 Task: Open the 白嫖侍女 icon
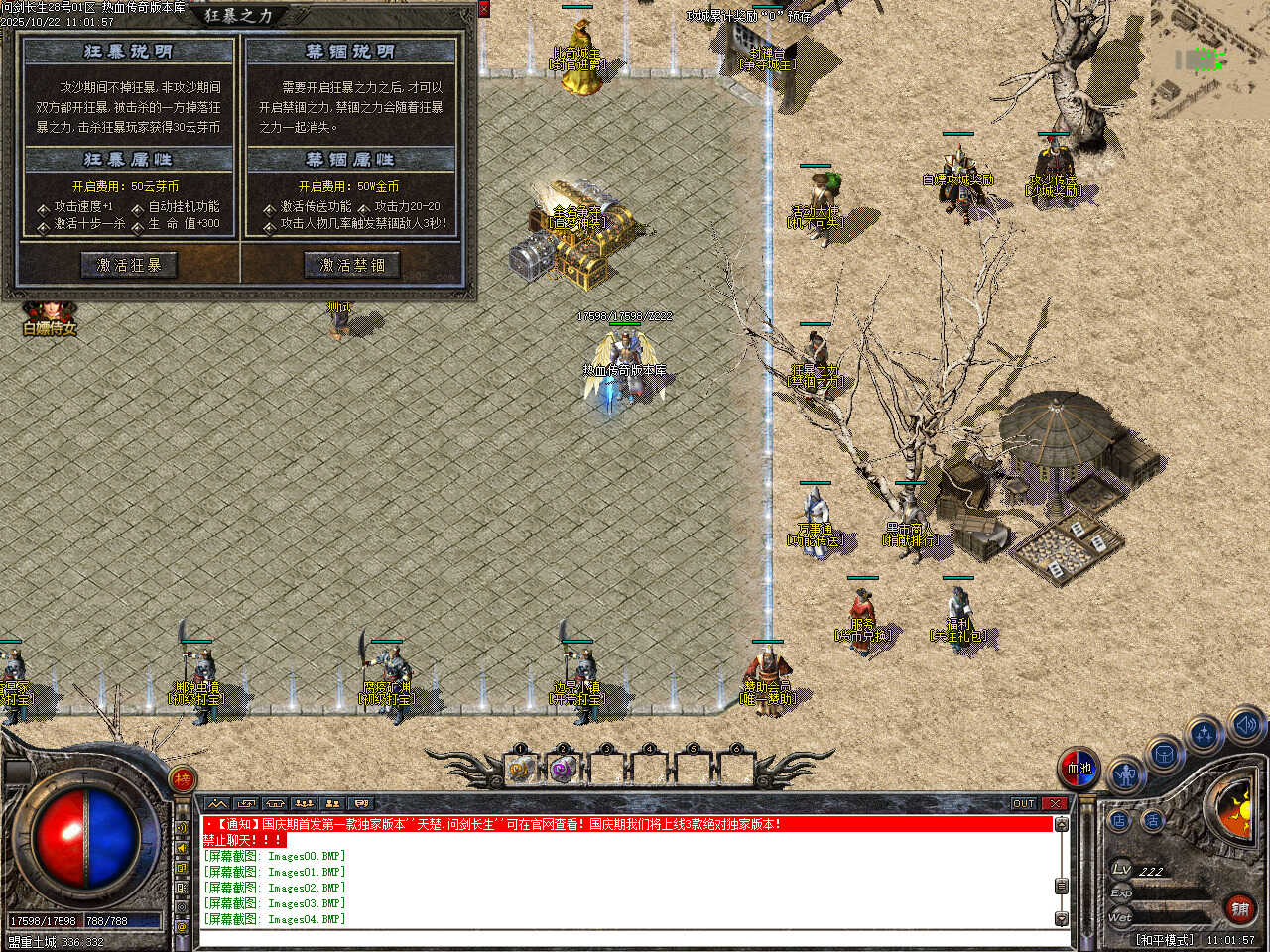(x=49, y=317)
